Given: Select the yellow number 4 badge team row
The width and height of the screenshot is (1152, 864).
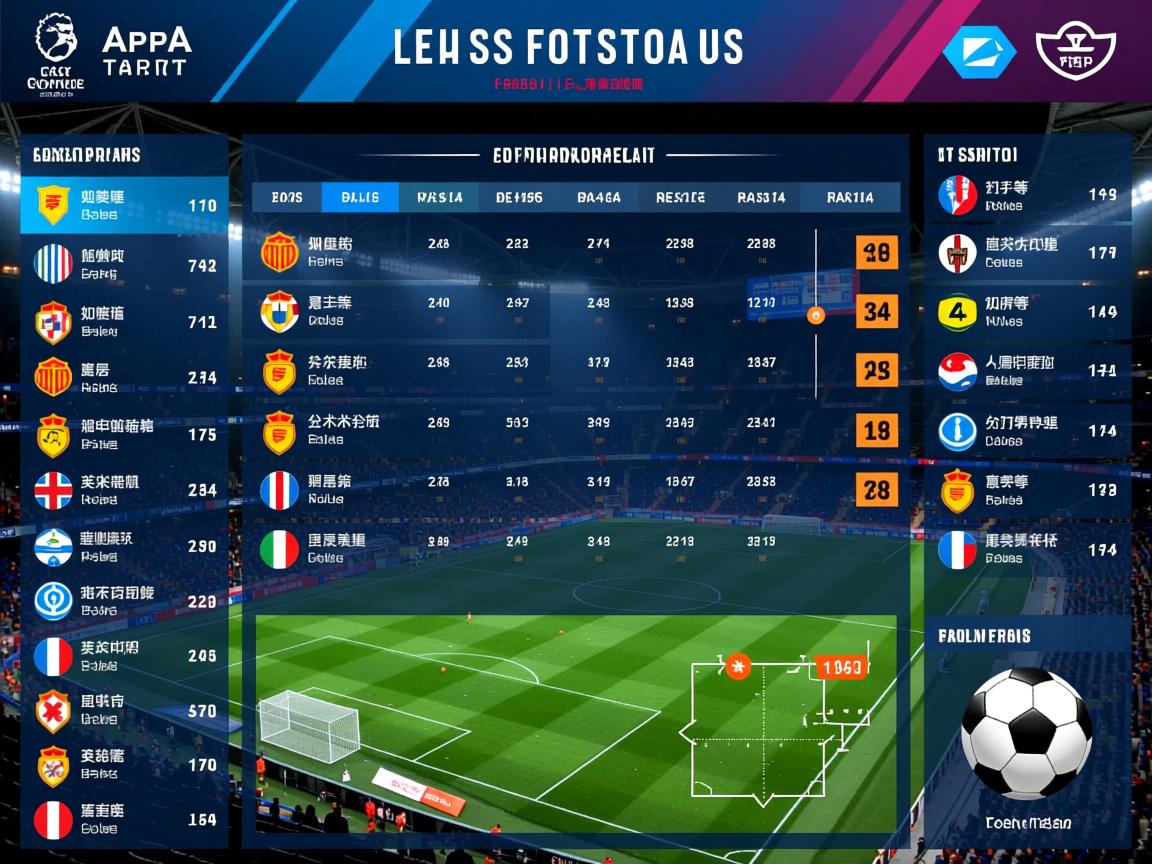Looking at the screenshot, I should pyautogui.click(x=1027, y=312).
